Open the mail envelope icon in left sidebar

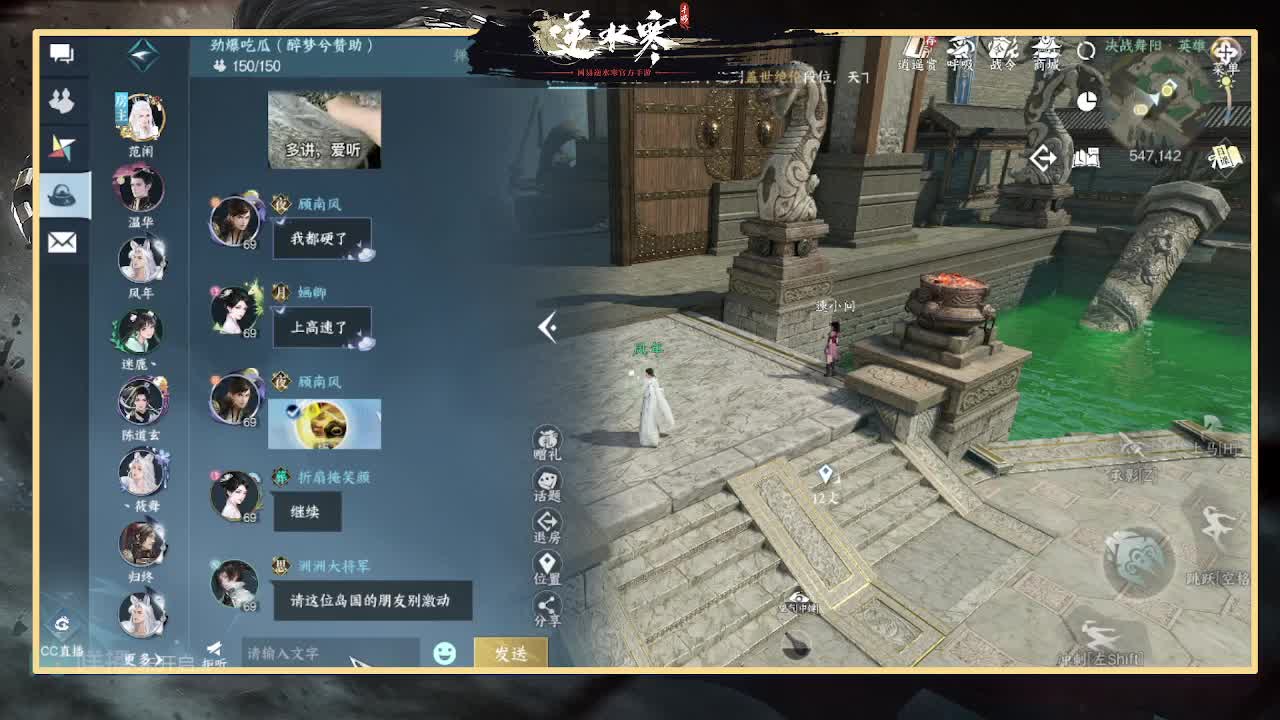coord(62,242)
